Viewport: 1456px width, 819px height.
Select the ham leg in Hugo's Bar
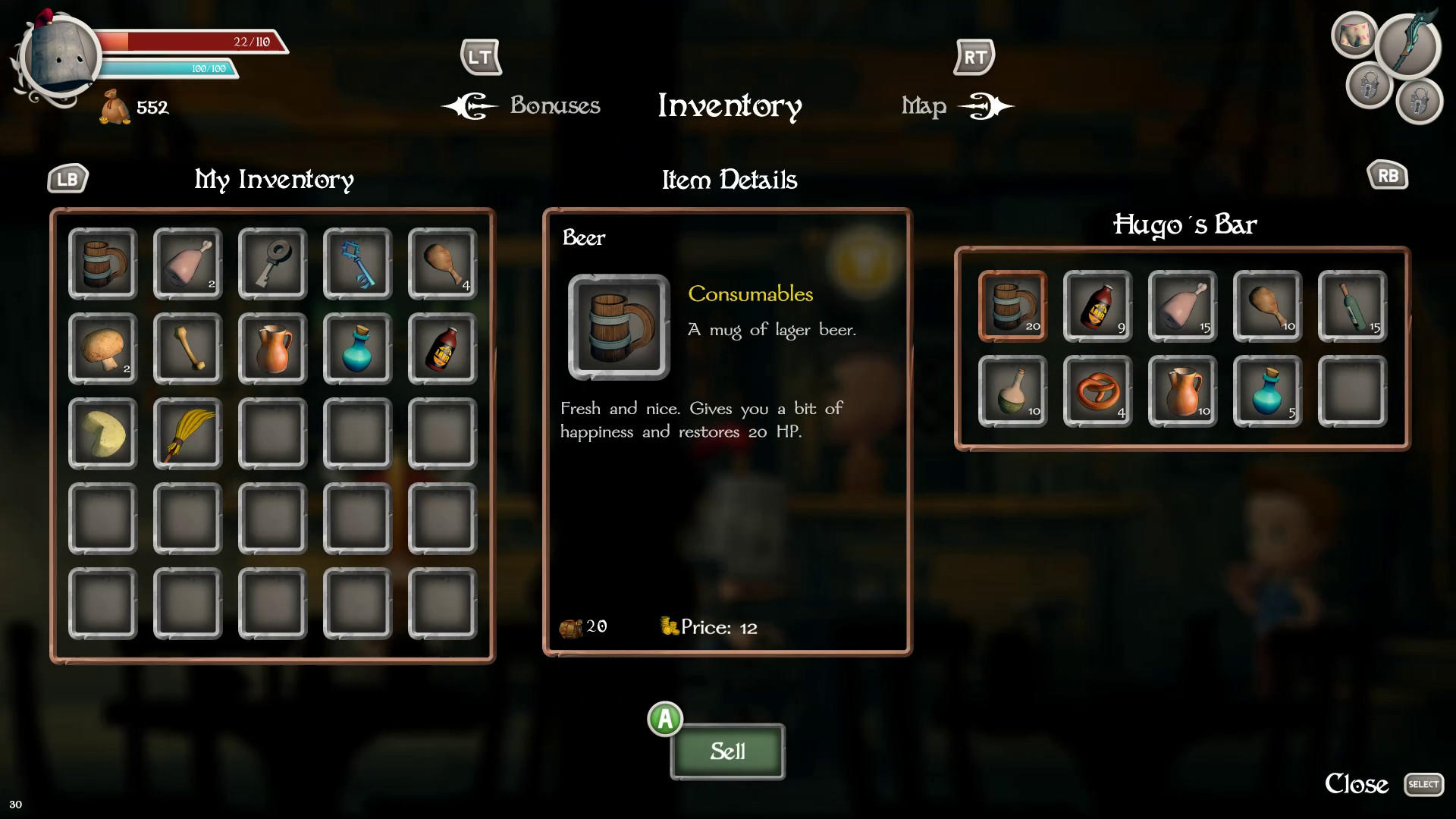click(x=1182, y=306)
